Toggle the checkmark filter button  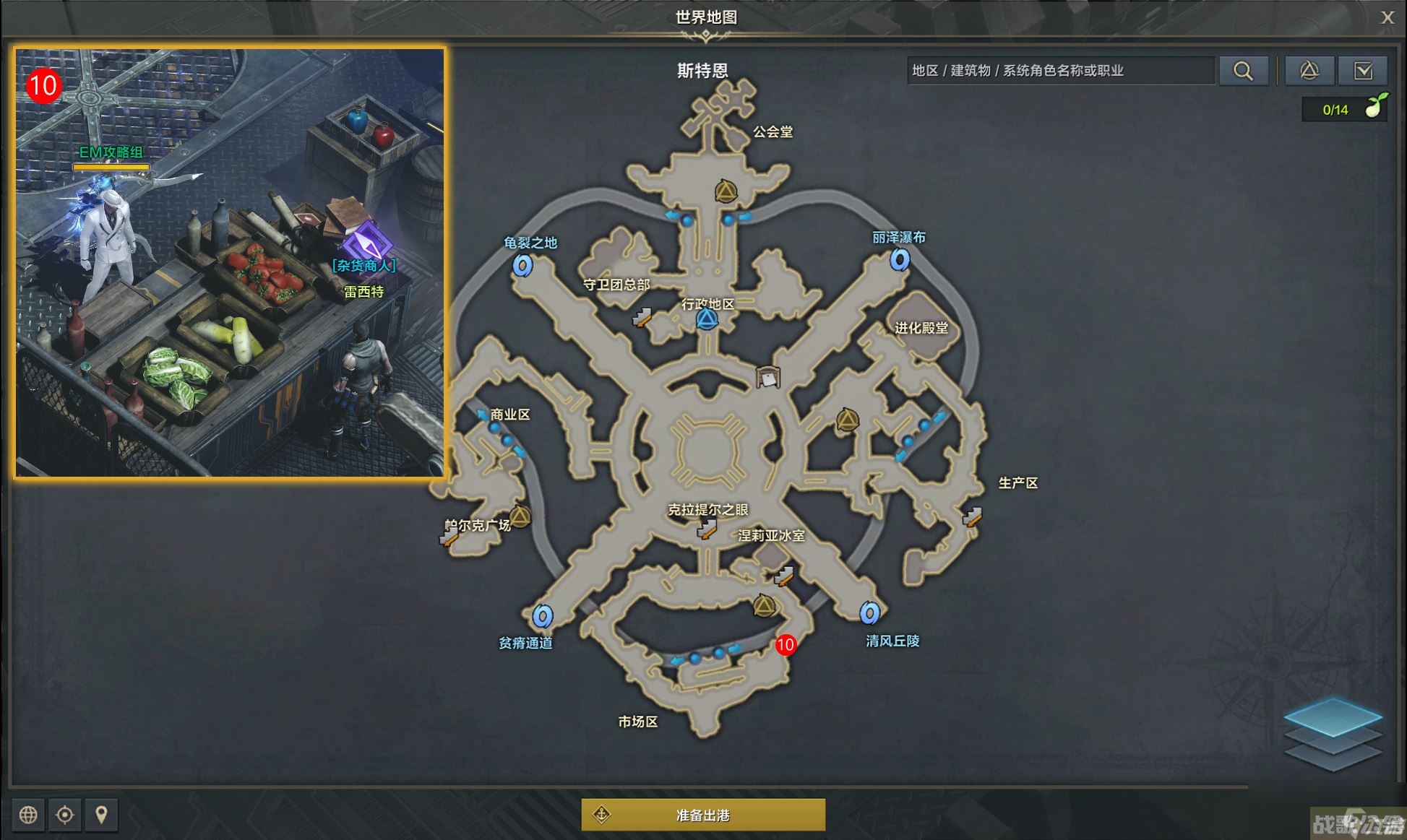coord(1363,71)
